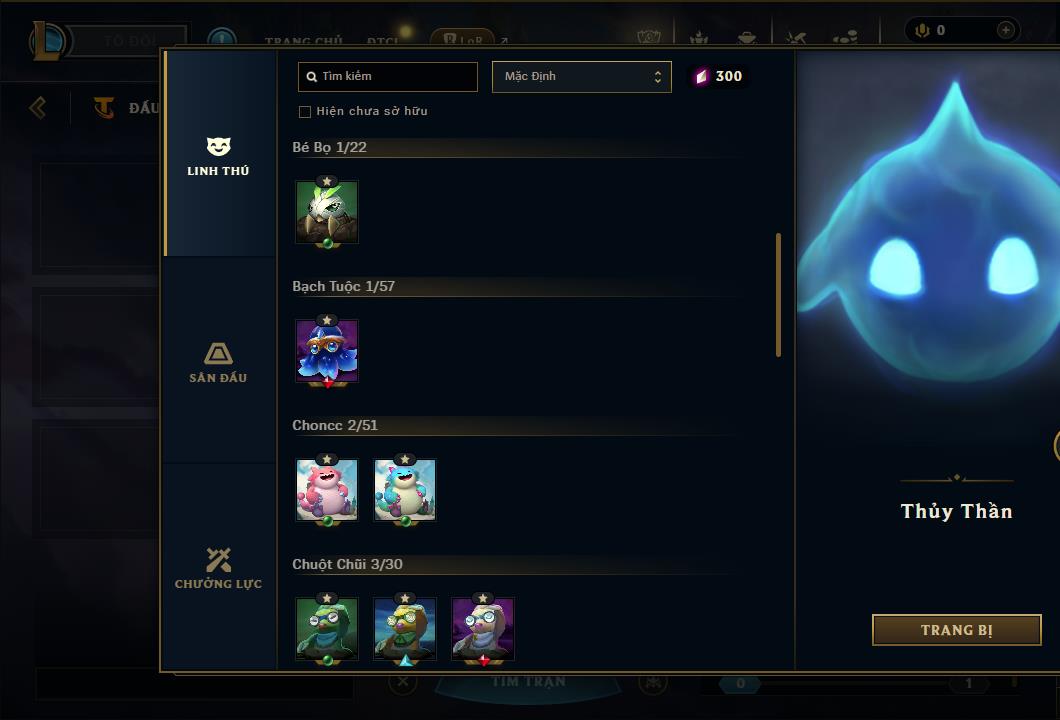Click the 300 star shards currency
Screen dimensions: 1060x720
pos(719,77)
